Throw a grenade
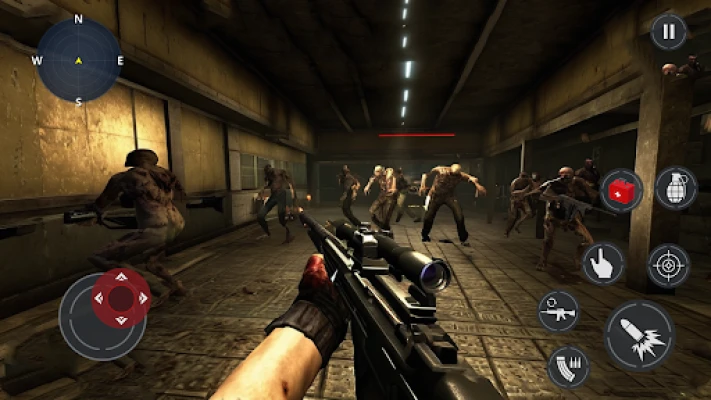The image size is (711, 400). coord(676,188)
